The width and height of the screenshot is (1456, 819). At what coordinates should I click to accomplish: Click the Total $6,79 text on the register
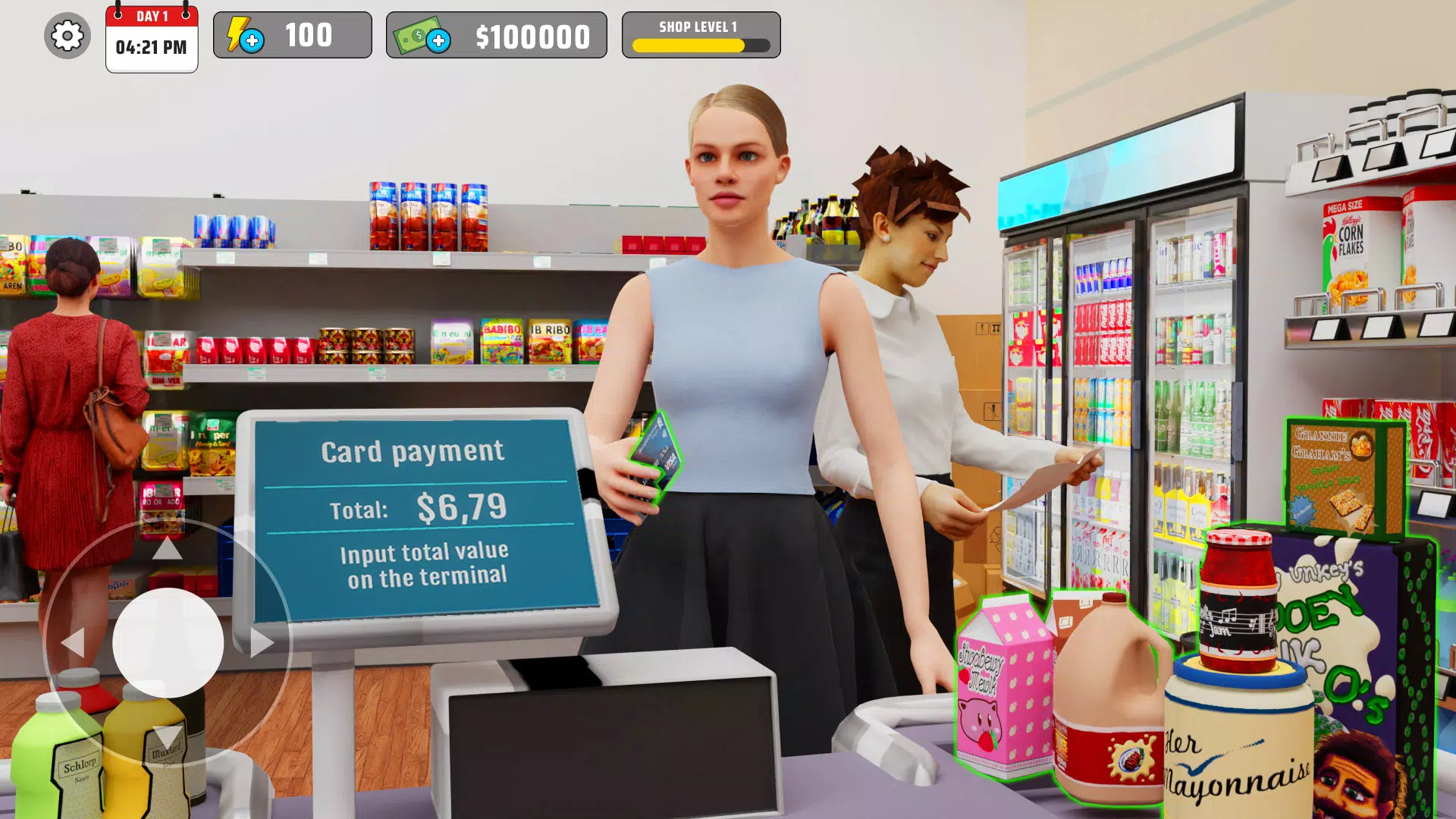pos(421,509)
